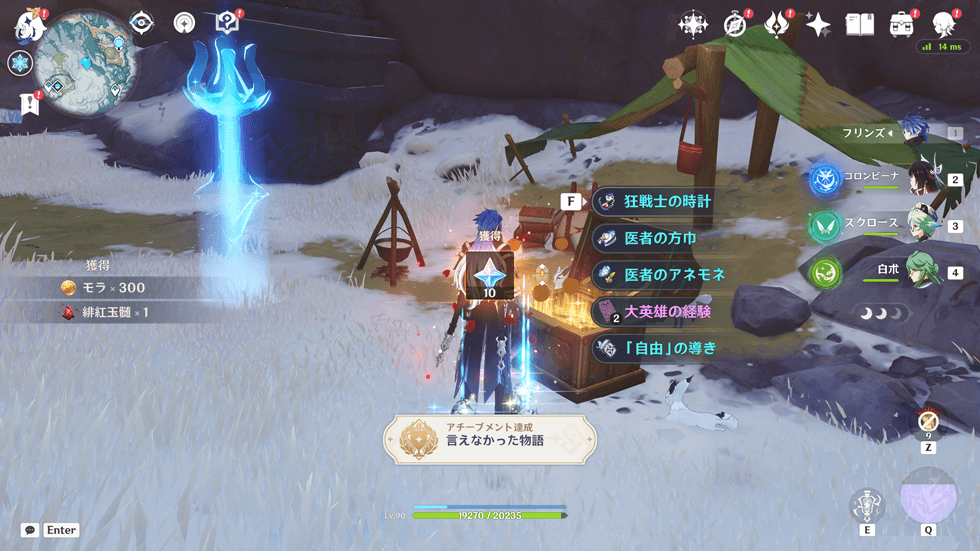Viewport: 980px width, 551px height.
Task: Open the character profile head icon
Action: pos(943,25)
